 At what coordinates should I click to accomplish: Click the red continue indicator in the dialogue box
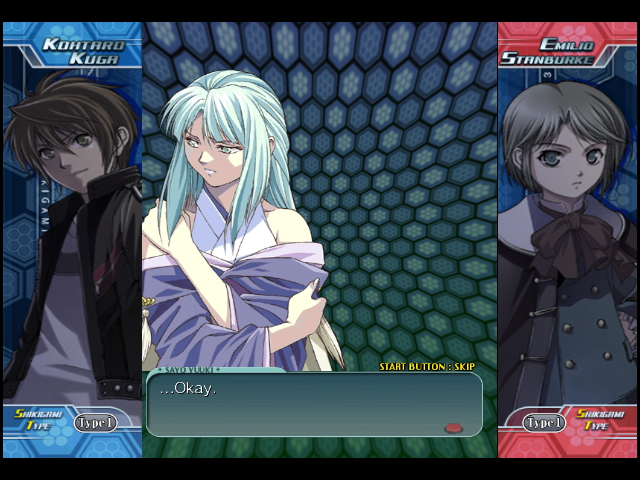coord(454,428)
